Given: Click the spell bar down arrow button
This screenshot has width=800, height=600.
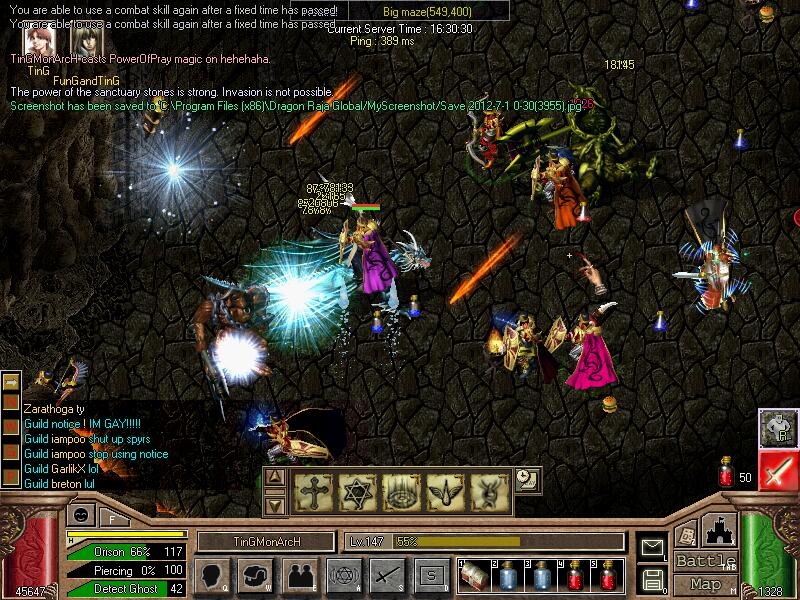Looking at the screenshot, I should pyautogui.click(x=276, y=505).
